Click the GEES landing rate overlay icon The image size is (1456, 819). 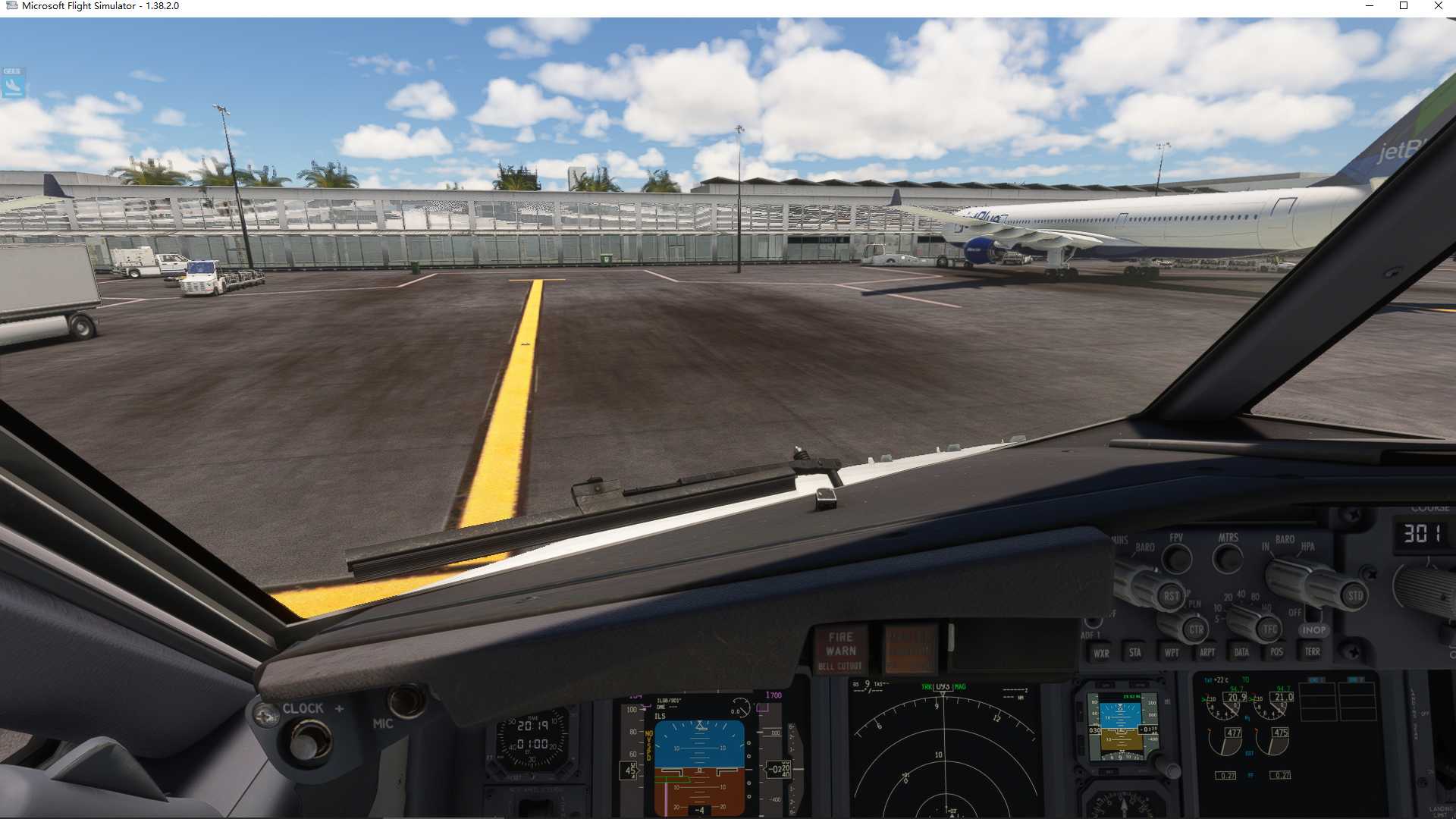click(x=11, y=81)
